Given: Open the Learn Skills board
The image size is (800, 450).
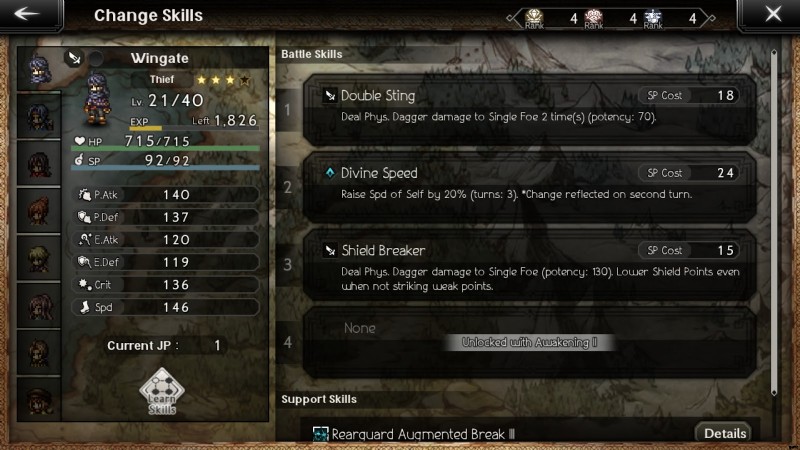Looking at the screenshot, I should [x=162, y=393].
